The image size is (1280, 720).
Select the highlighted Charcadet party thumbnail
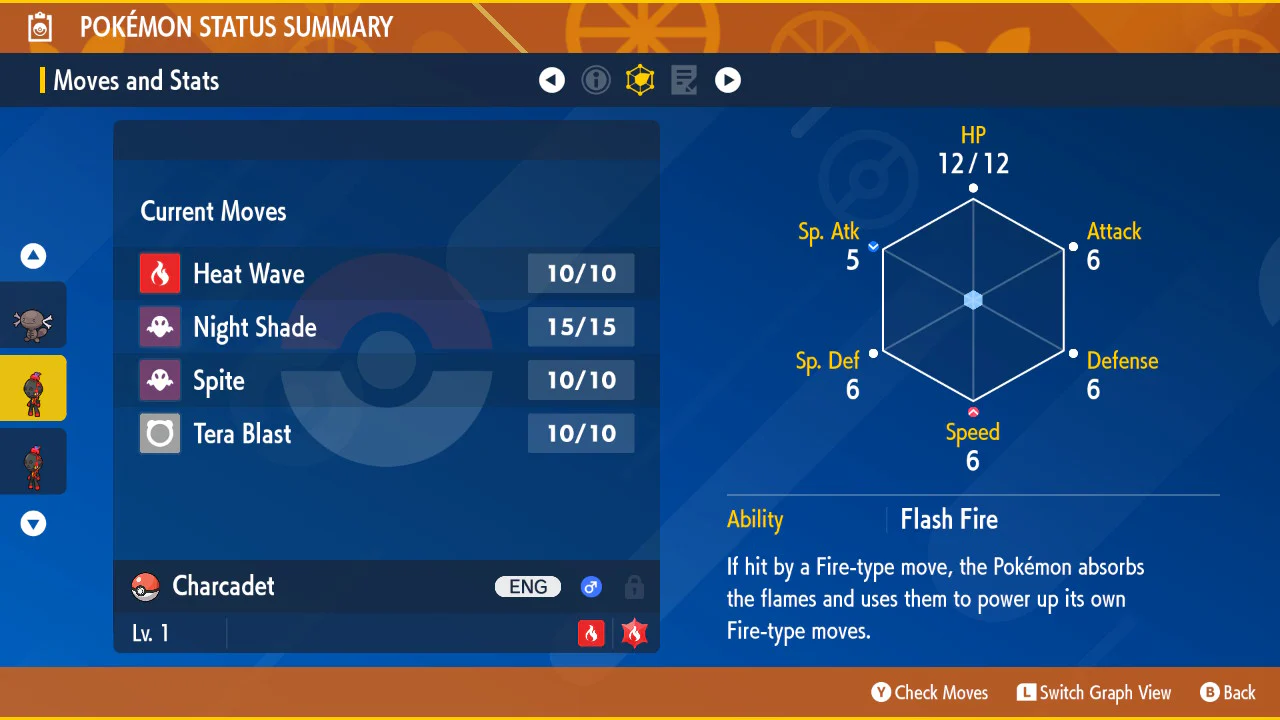click(x=33, y=388)
